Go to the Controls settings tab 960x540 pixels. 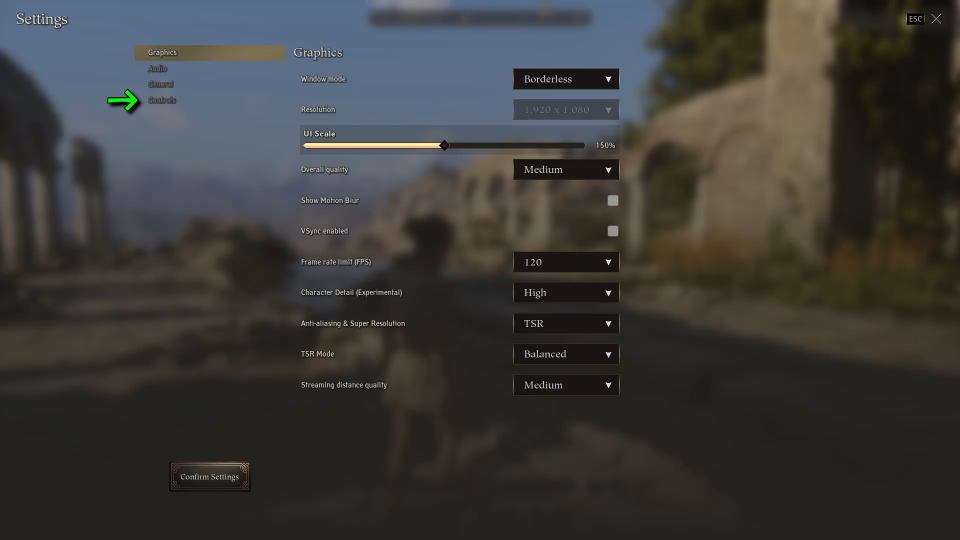pos(162,100)
